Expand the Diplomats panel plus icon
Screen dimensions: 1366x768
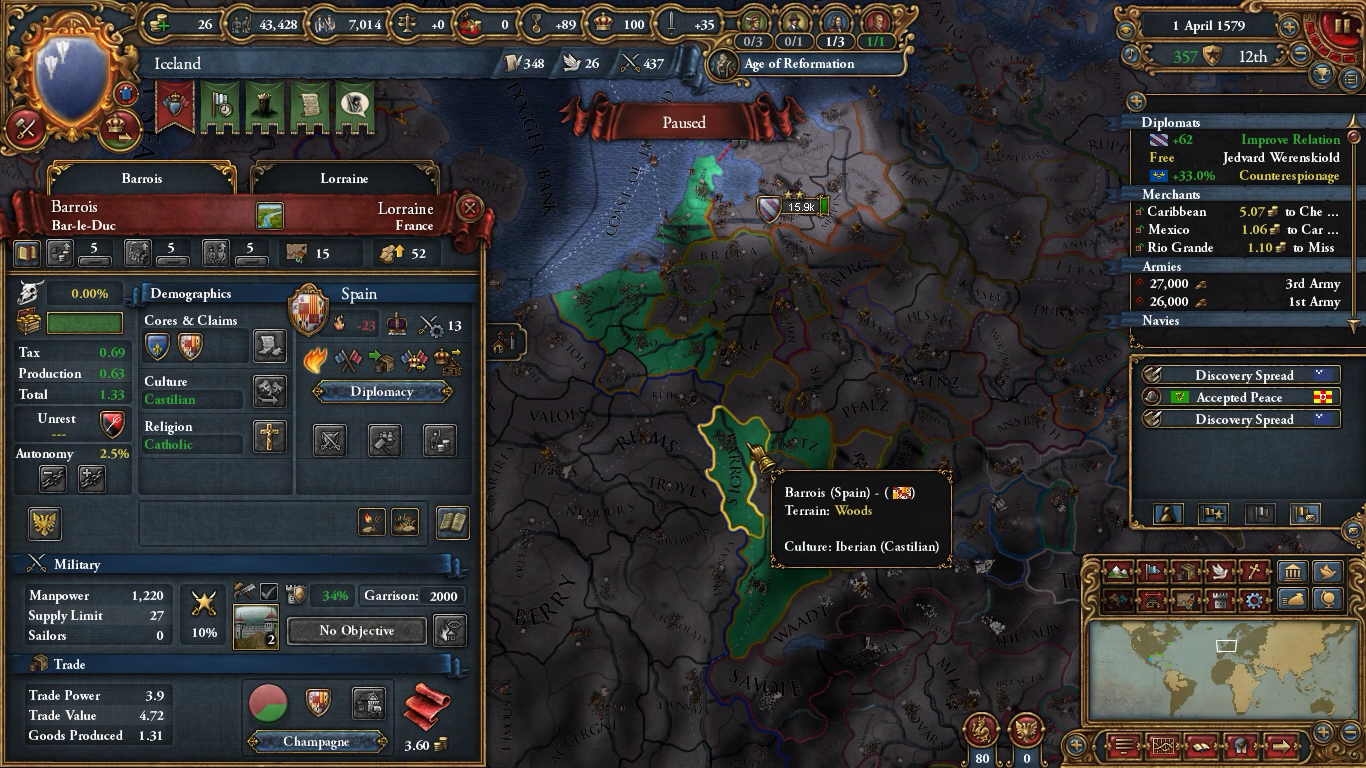(x=1137, y=101)
